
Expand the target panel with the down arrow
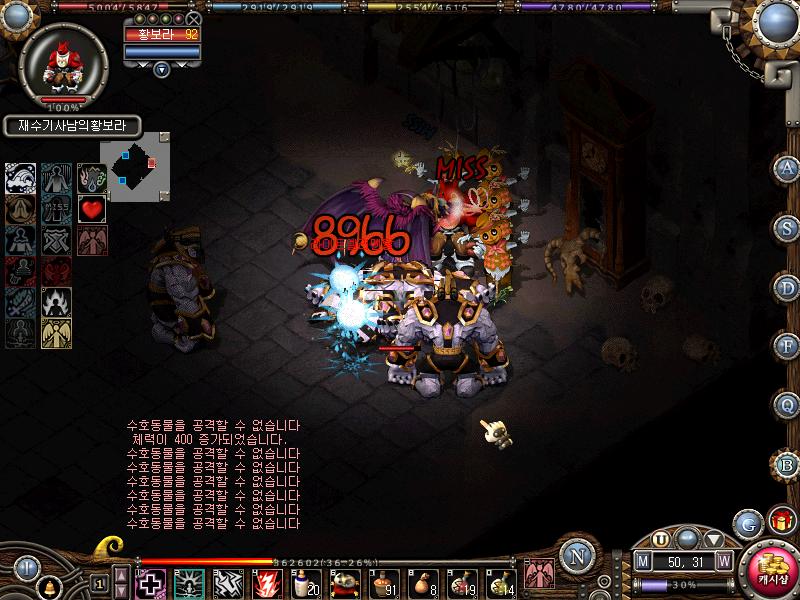pos(162,69)
